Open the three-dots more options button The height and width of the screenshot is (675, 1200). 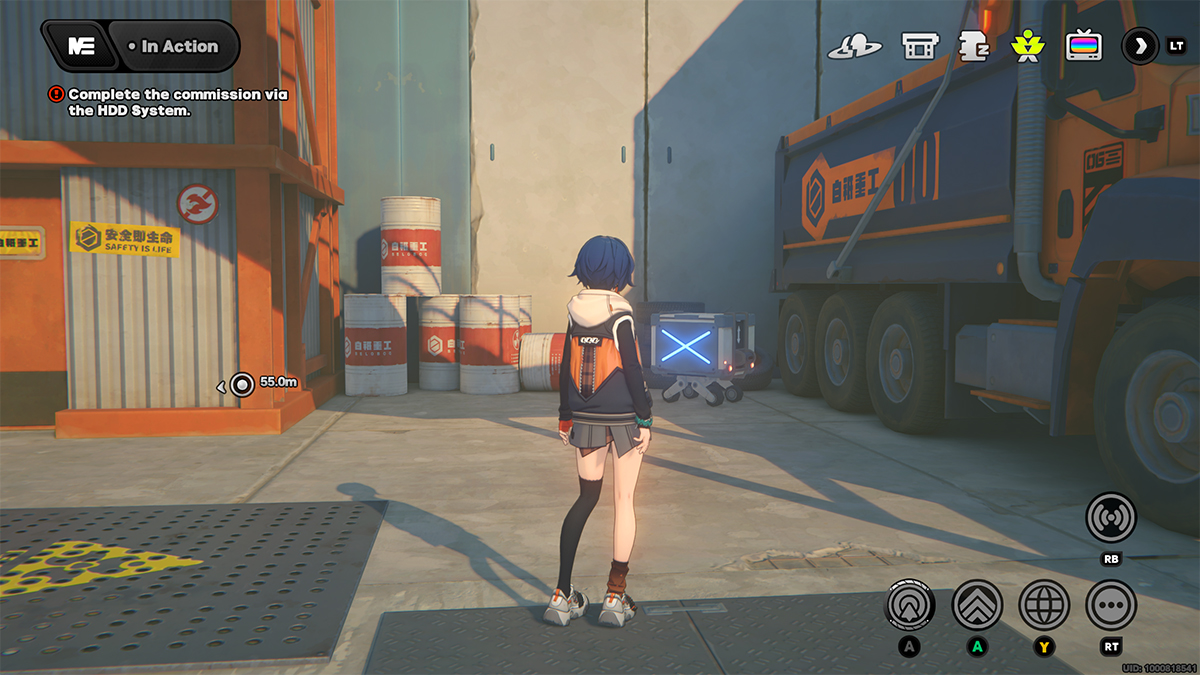click(x=1111, y=605)
